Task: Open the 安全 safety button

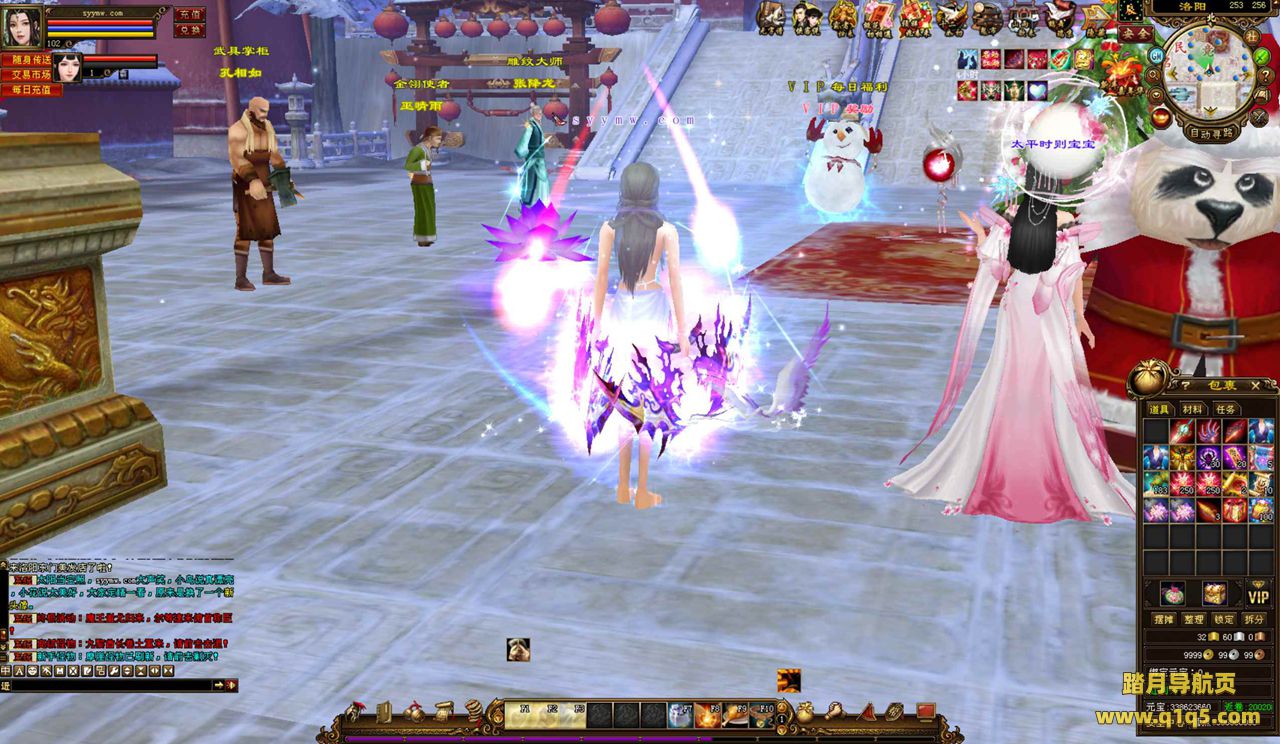Action: point(1134,33)
